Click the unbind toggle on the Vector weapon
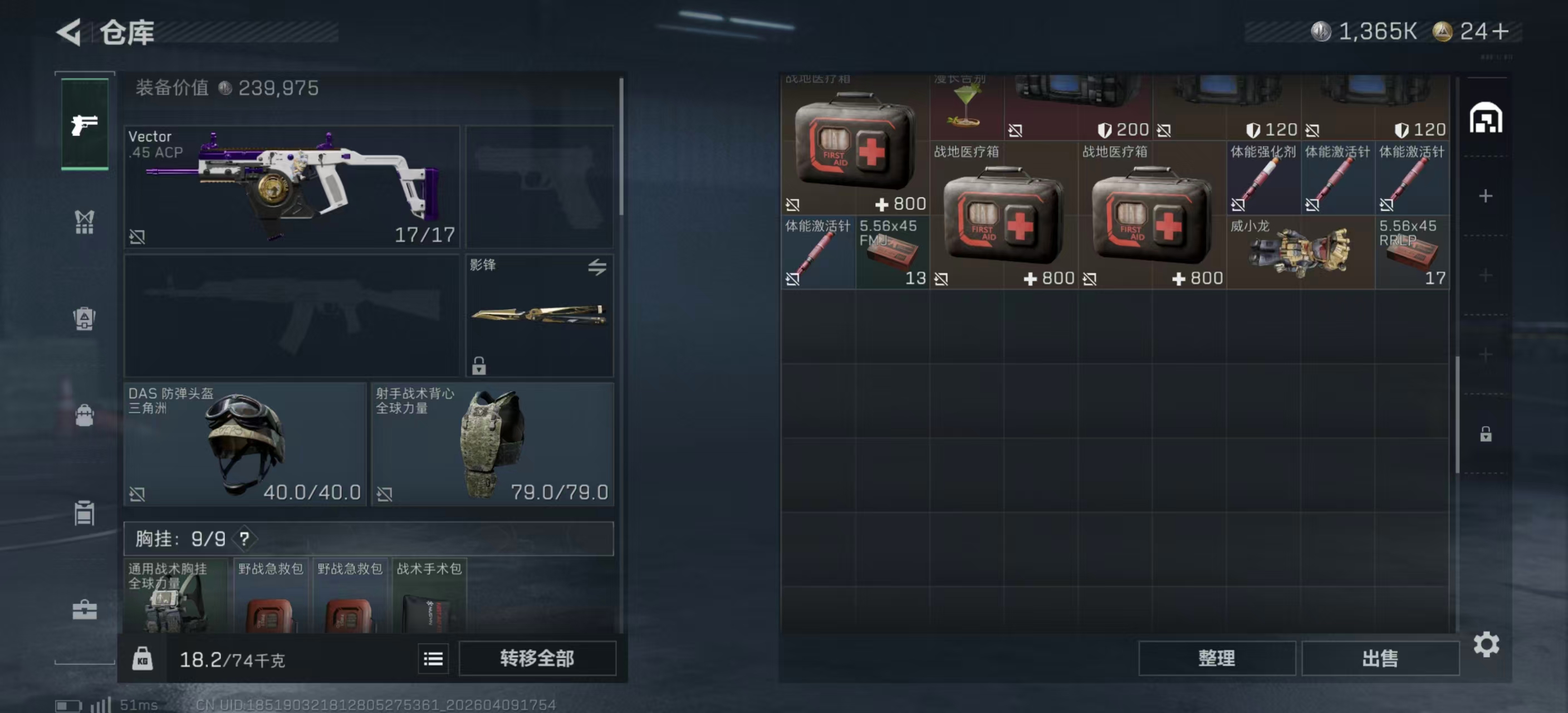The image size is (1568, 713). [x=138, y=237]
